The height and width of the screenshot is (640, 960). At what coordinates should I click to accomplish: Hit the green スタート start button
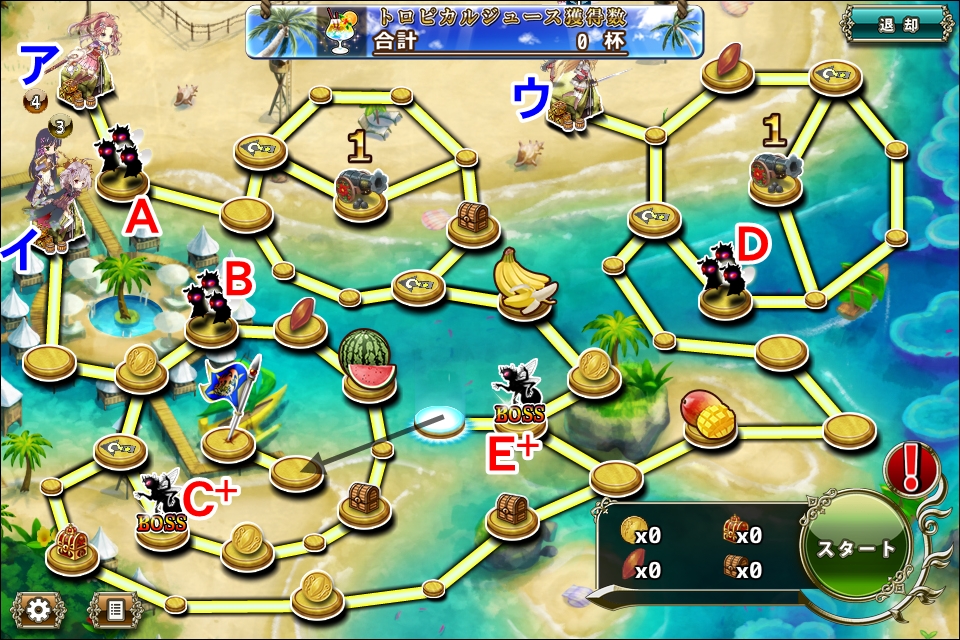[856, 549]
